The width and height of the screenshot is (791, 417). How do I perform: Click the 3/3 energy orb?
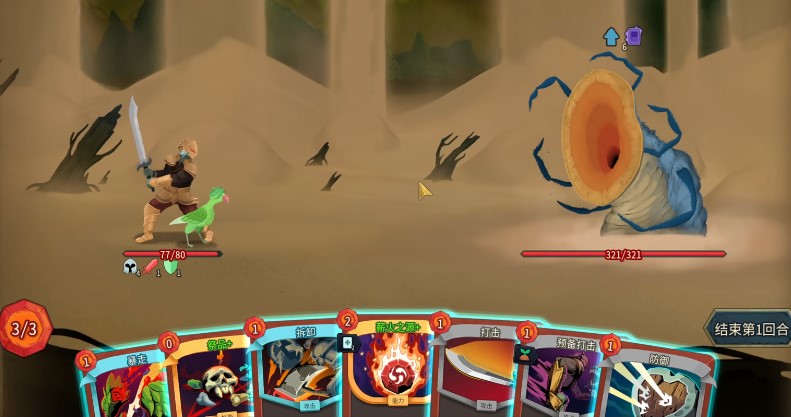pyautogui.click(x=24, y=328)
